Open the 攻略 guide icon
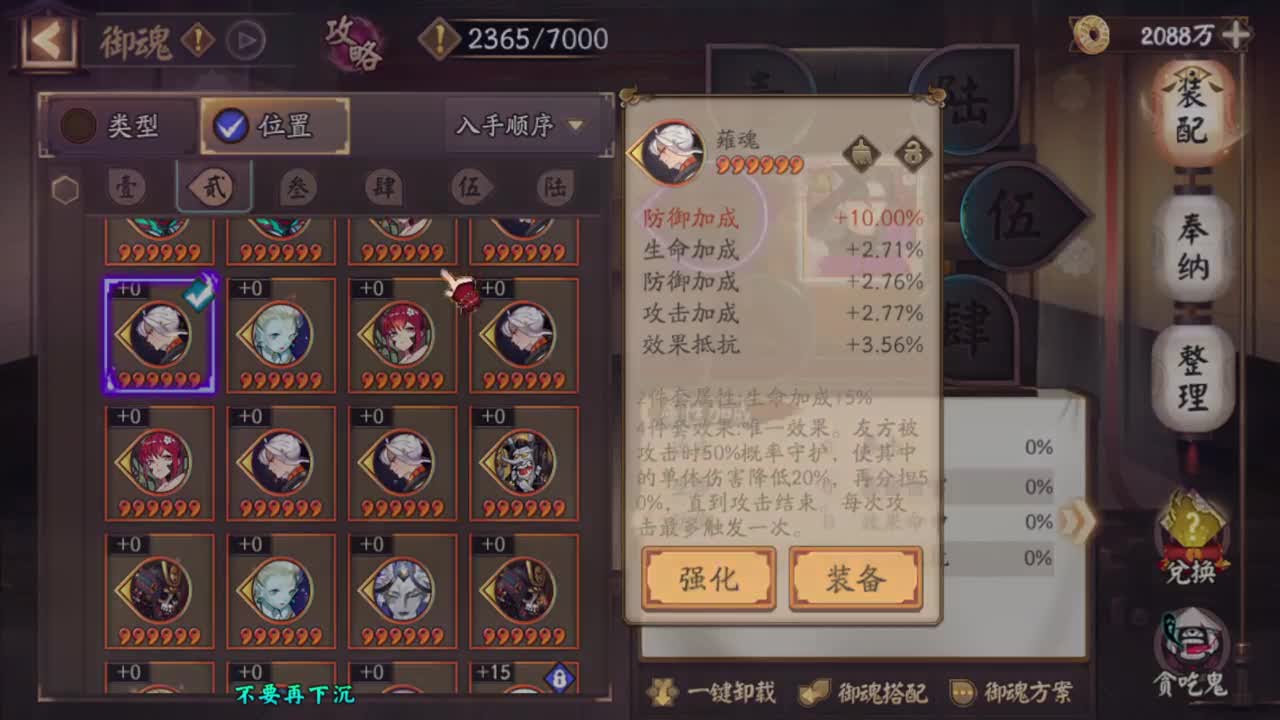 pyautogui.click(x=352, y=38)
